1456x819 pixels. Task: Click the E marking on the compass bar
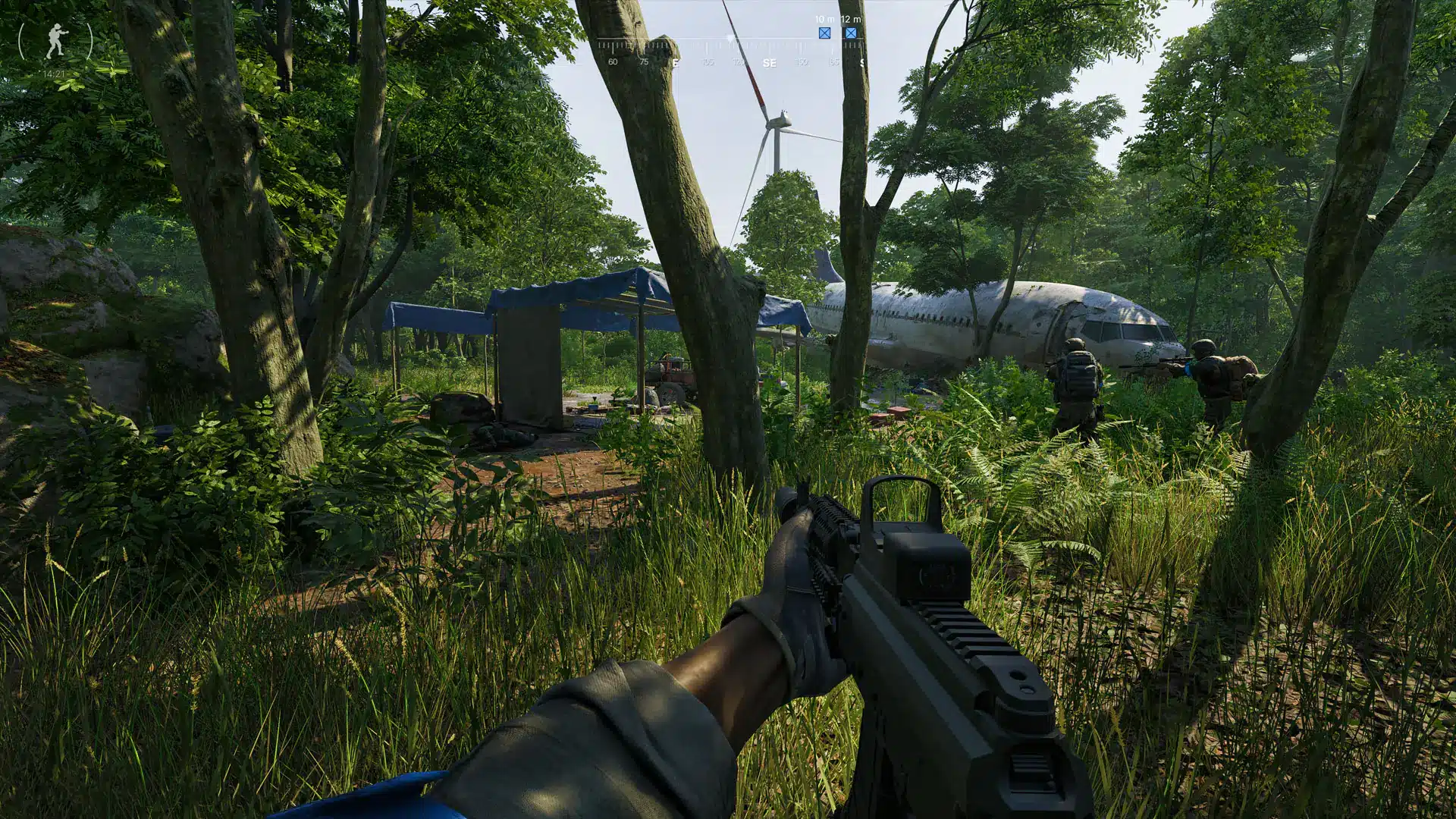point(676,64)
